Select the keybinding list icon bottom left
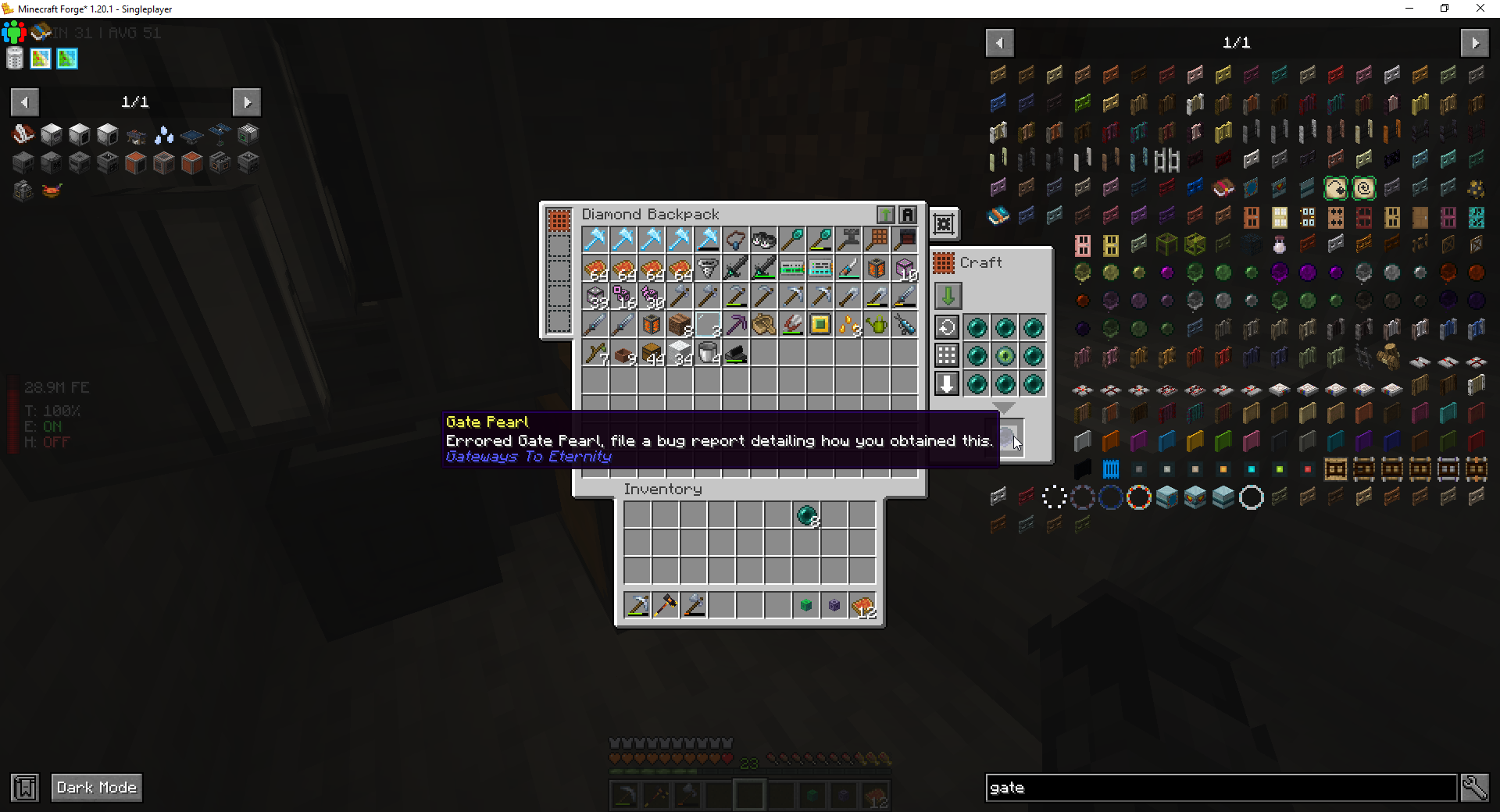 click(x=24, y=788)
